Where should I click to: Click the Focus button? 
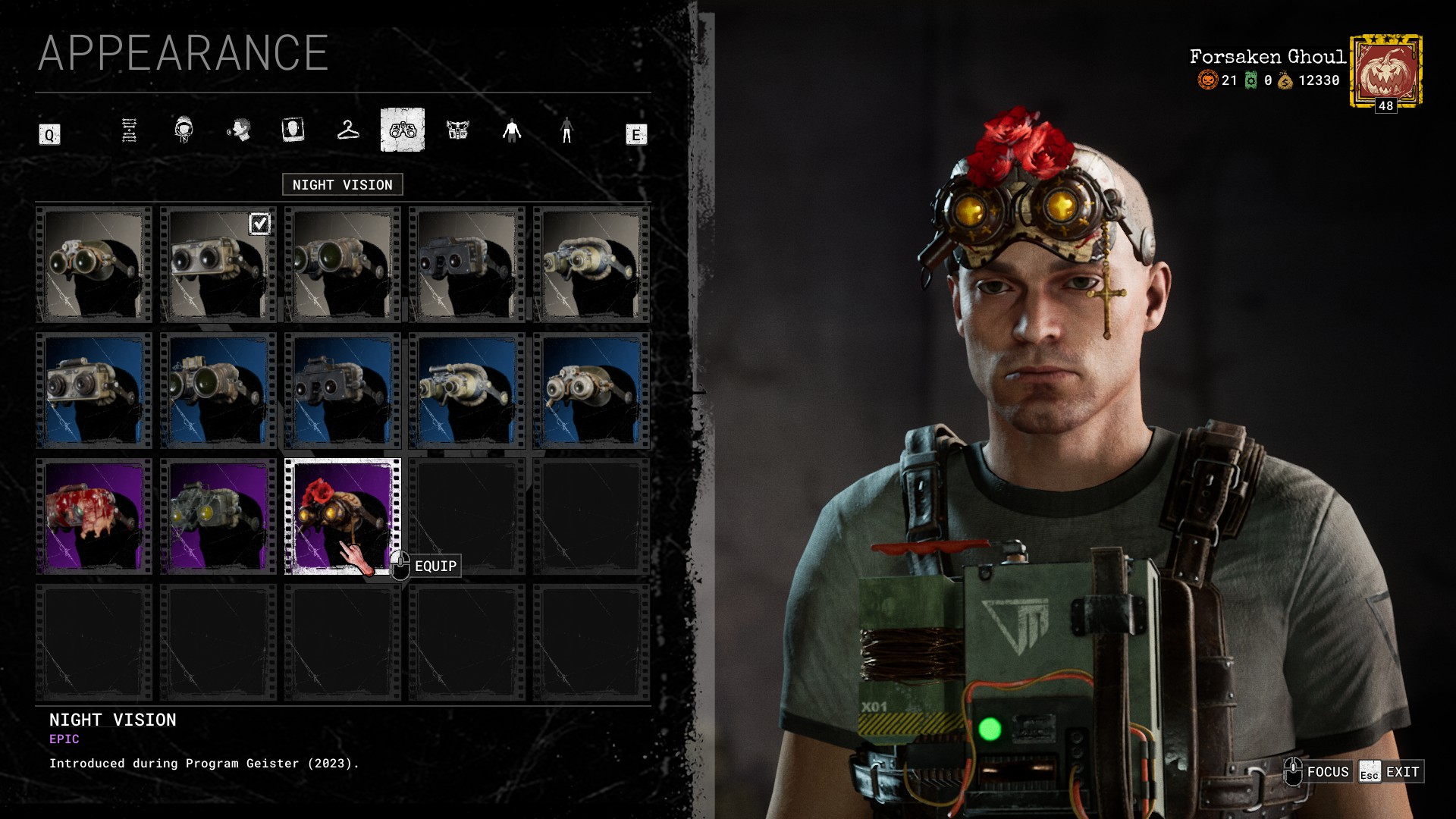pos(1318,772)
